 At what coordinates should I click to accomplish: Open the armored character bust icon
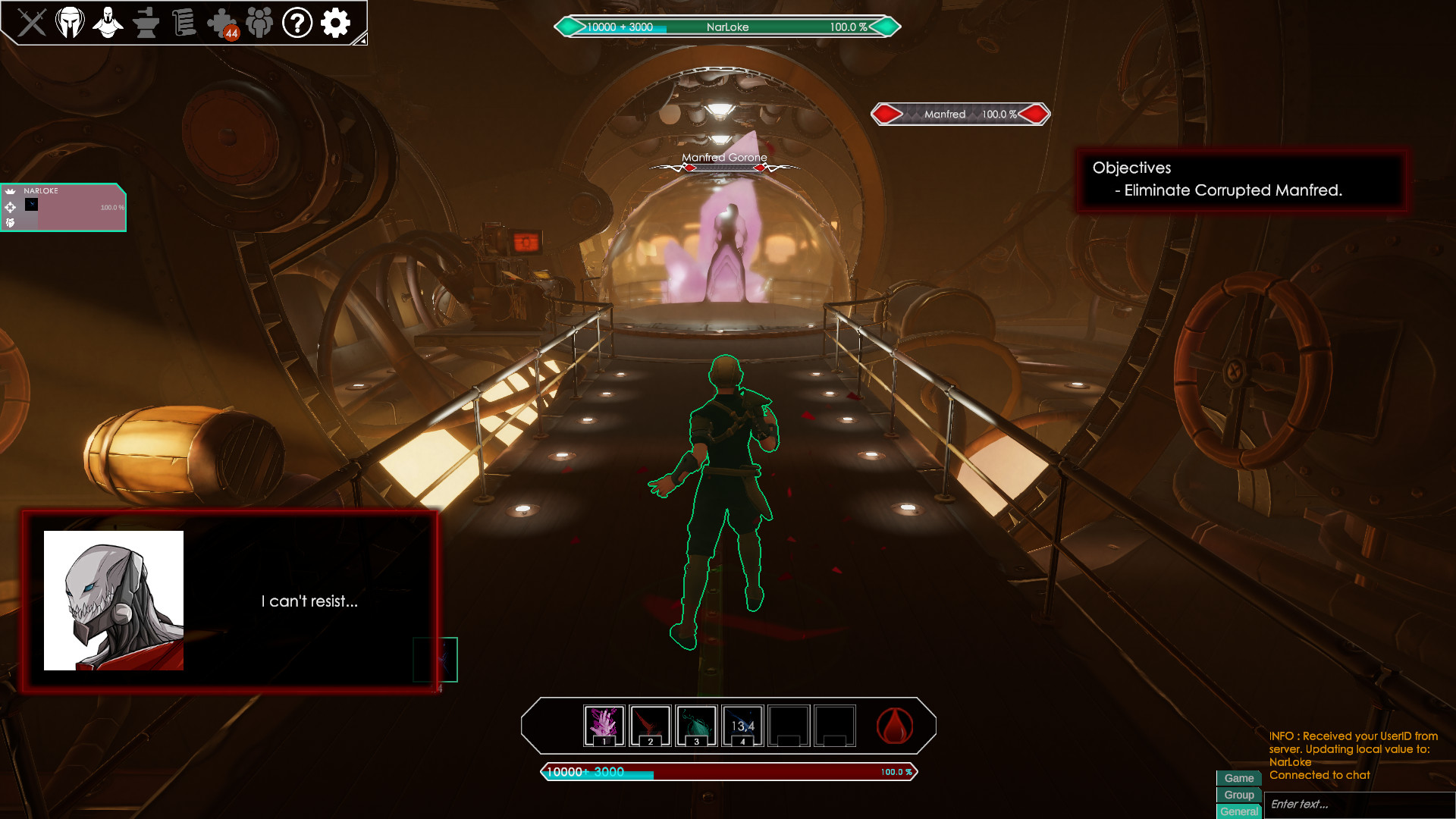pos(108,23)
